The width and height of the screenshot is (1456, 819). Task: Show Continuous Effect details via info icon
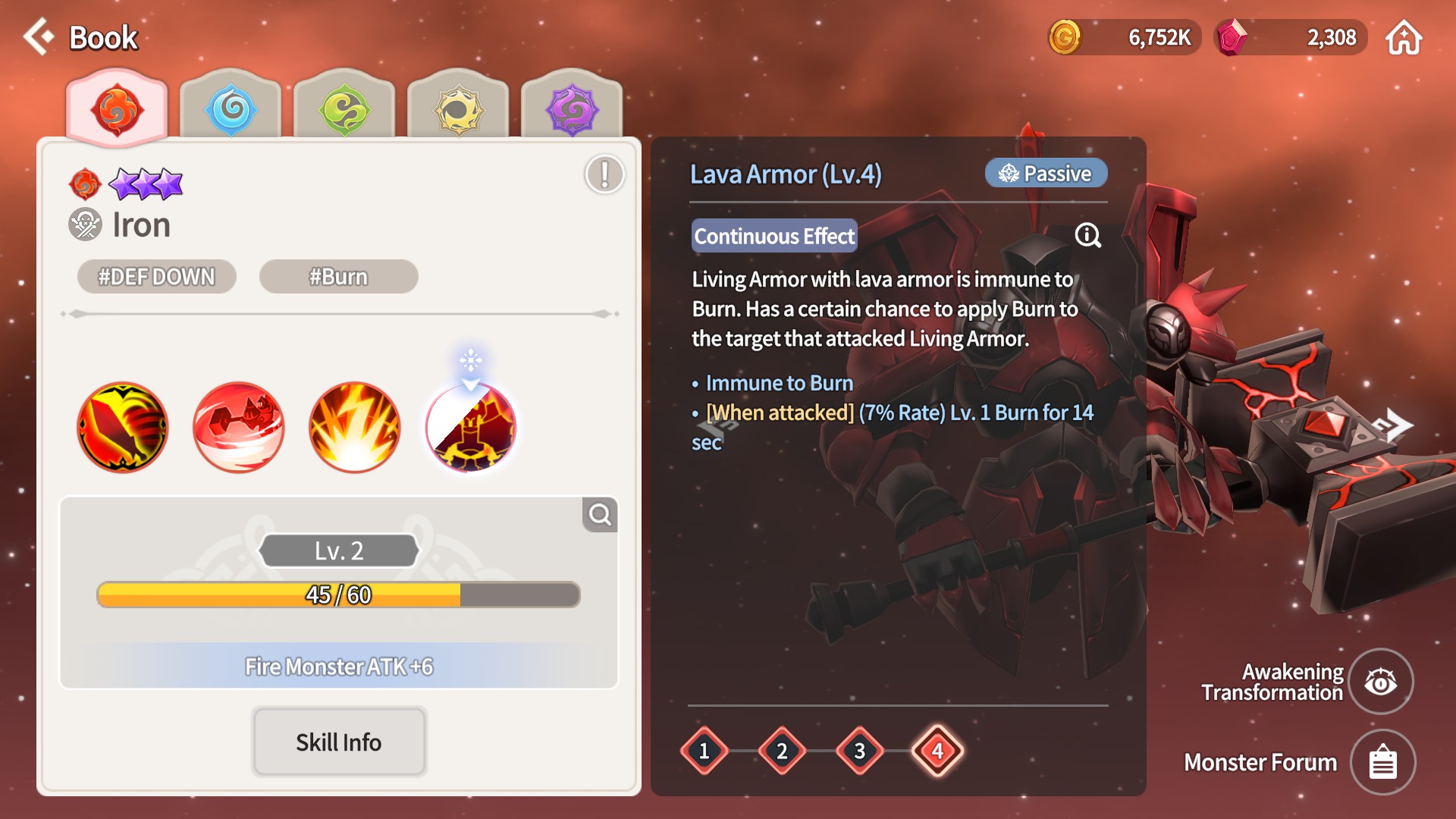[x=1088, y=236]
